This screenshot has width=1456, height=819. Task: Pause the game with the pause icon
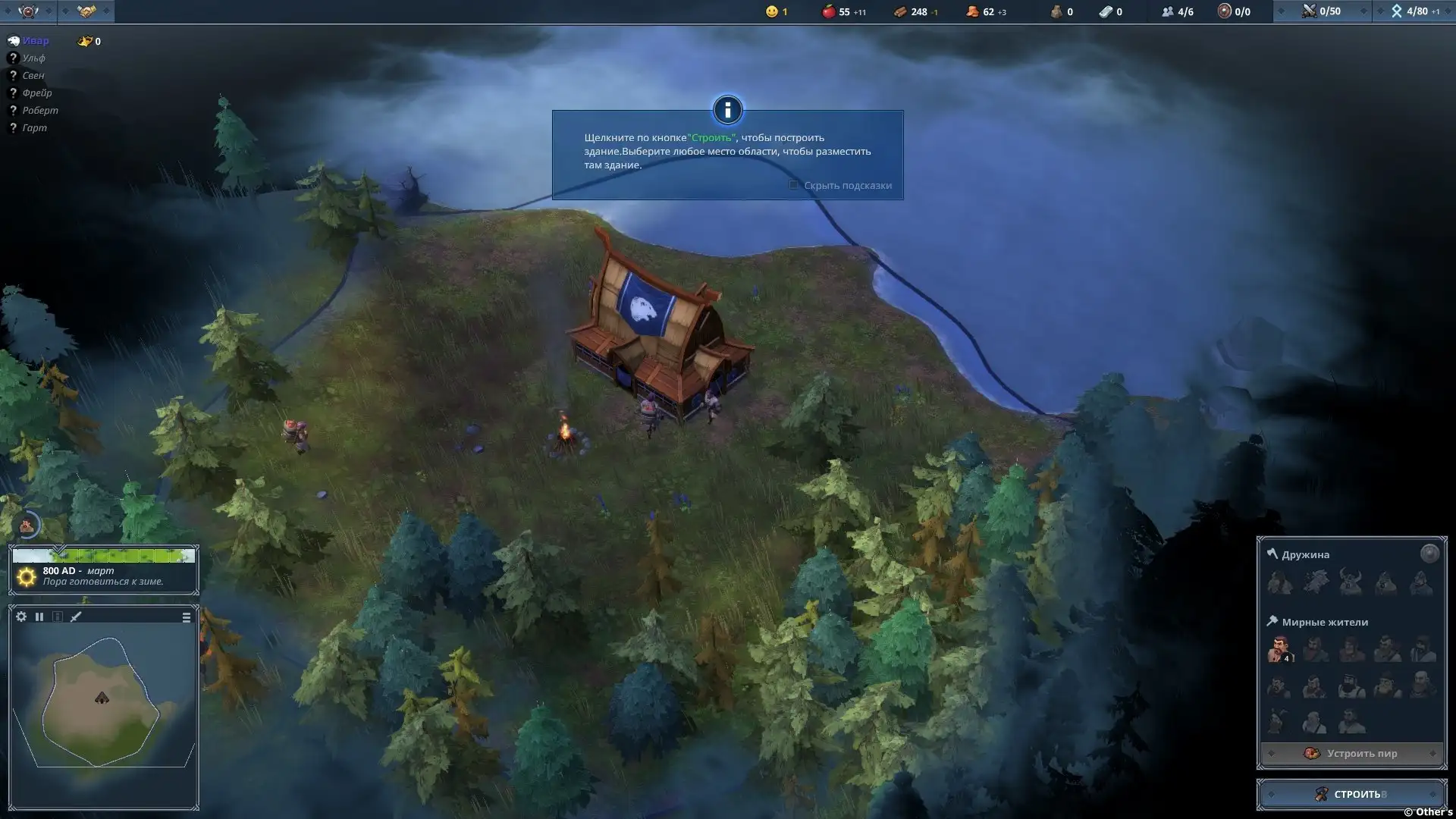pyautogui.click(x=39, y=617)
